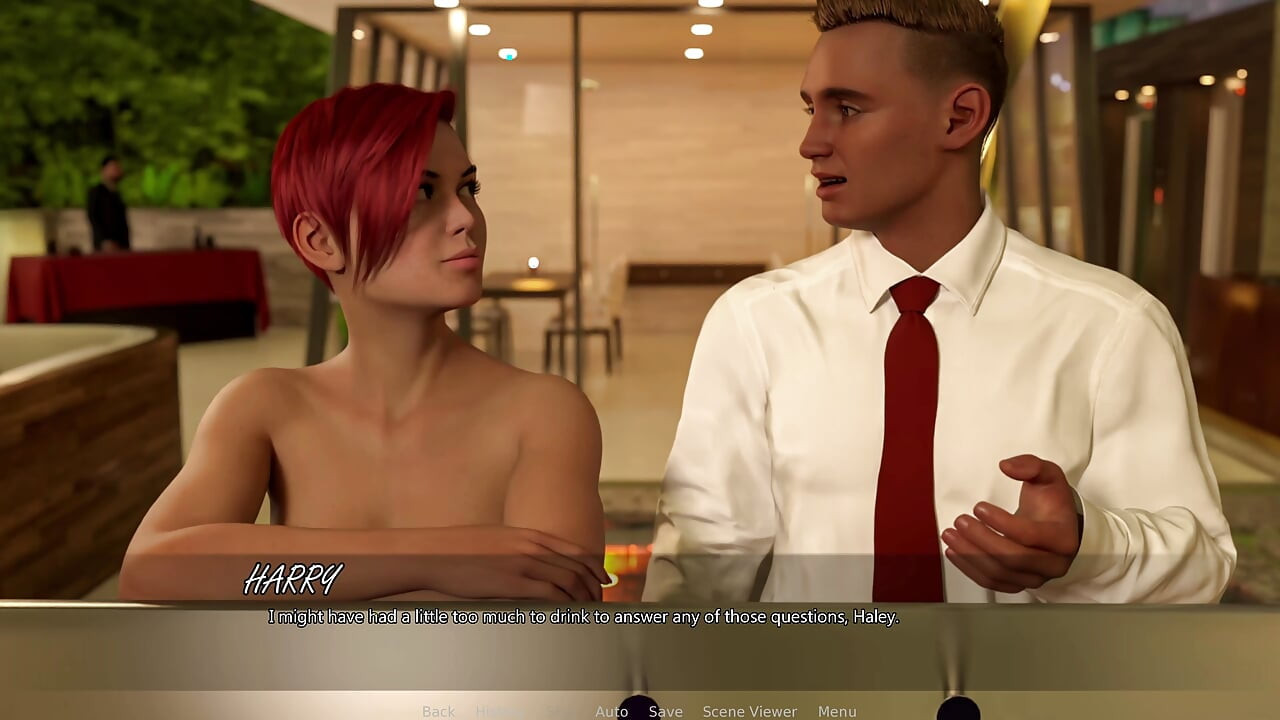Viewport: 1280px width, 720px height.
Task: Review past conversation via History
Action: (501, 711)
